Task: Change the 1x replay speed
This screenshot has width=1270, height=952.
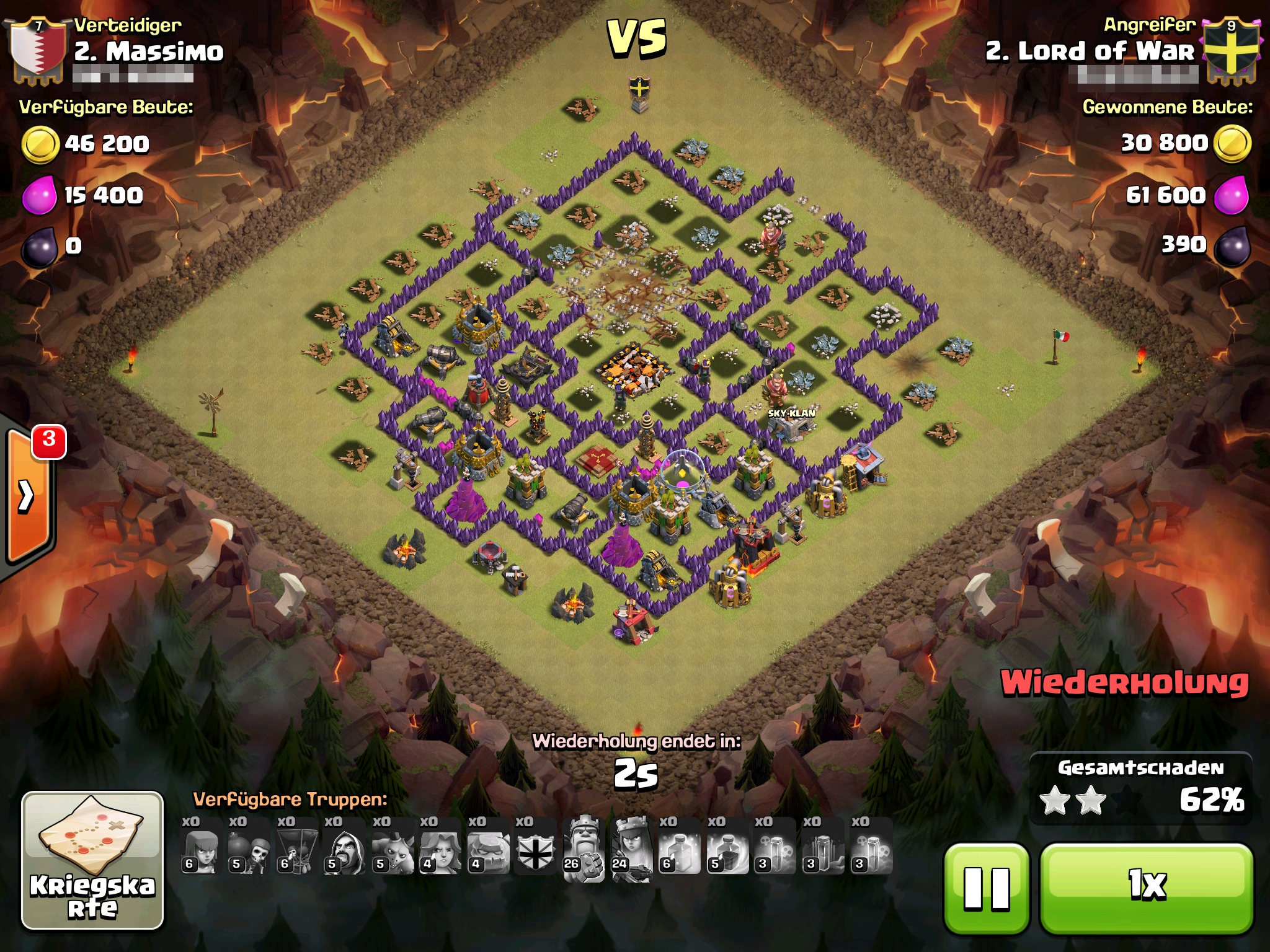Action: (1146, 888)
